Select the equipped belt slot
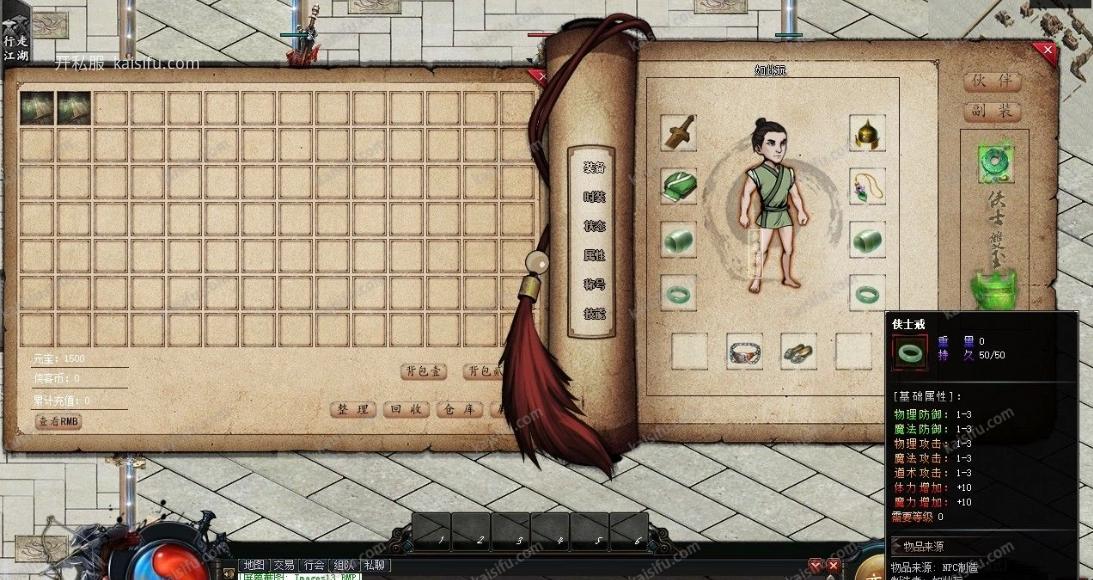 click(744, 351)
